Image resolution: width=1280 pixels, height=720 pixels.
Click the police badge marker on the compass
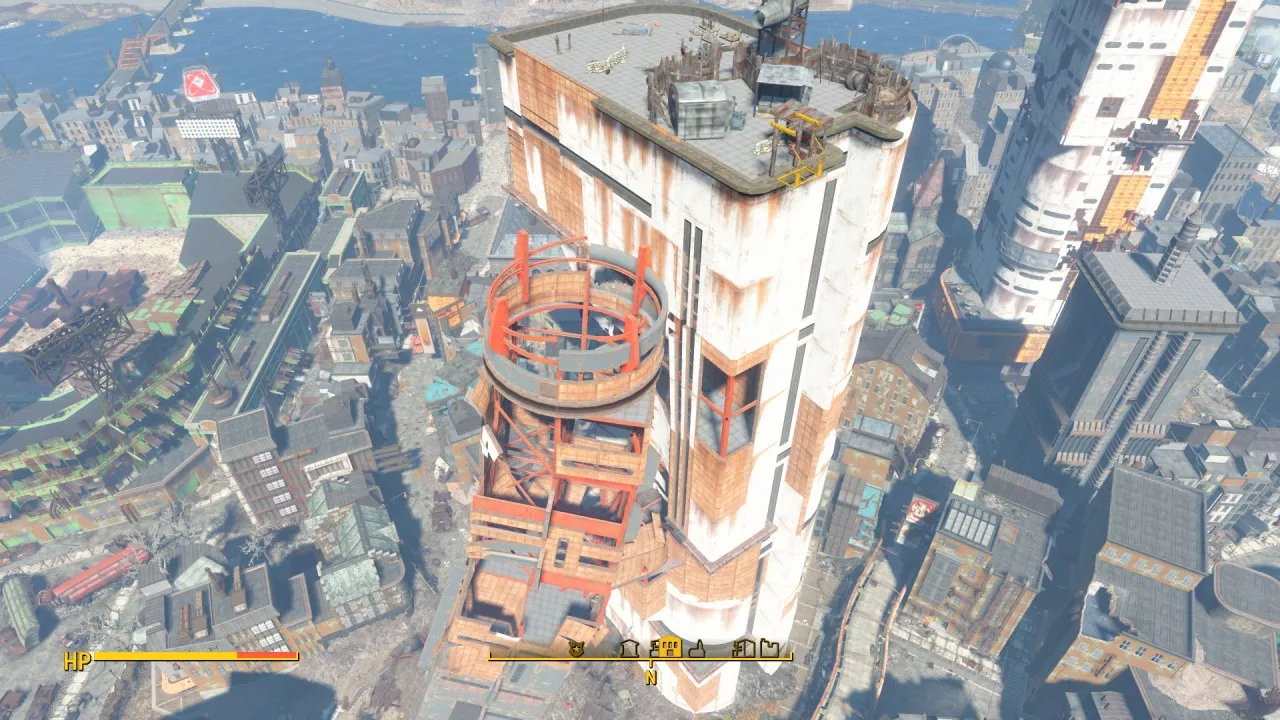574,649
